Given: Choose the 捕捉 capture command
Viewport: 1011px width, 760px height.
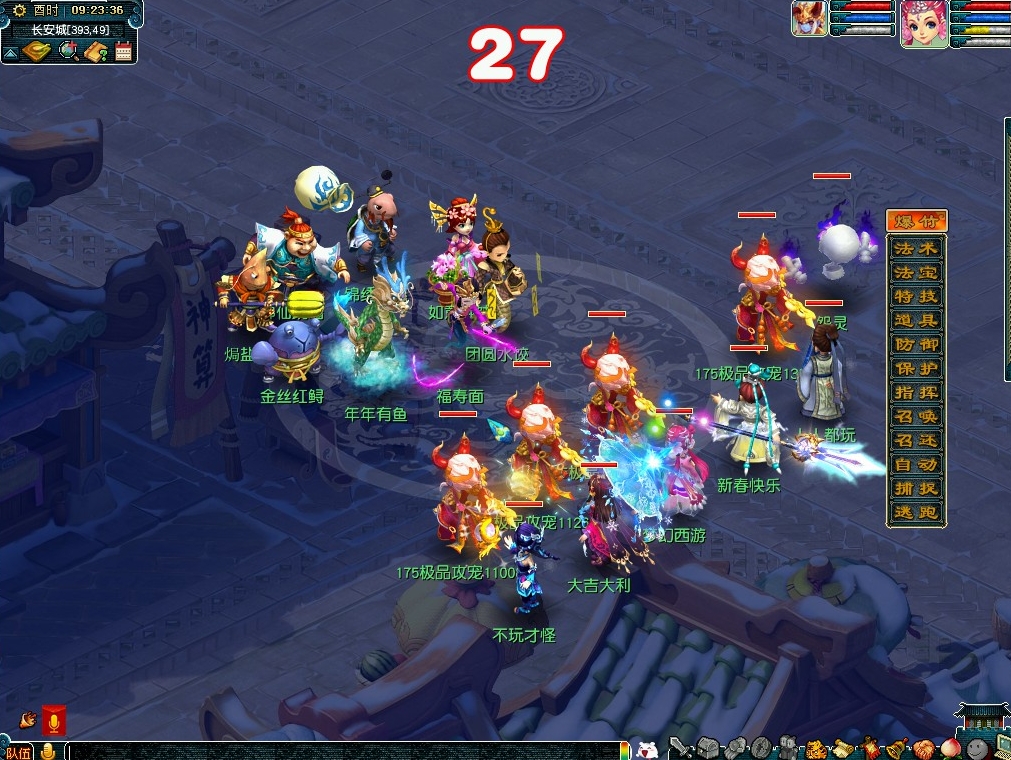Looking at the screenshot, I should click(916, 489).
